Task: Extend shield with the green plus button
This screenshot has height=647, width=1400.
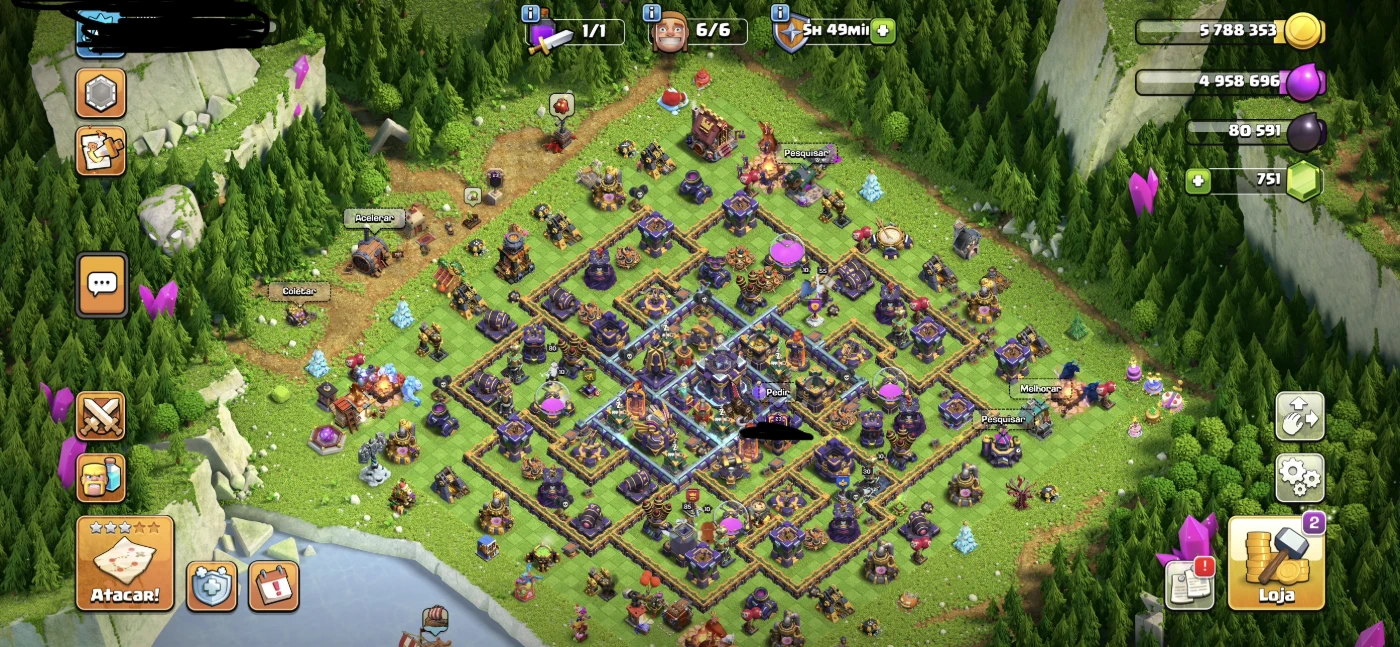Action: coord(882,30)
